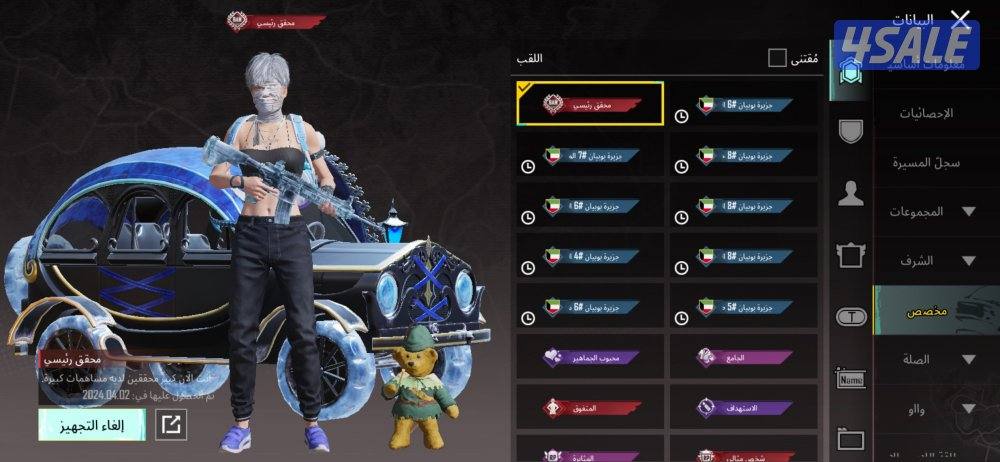Open the share icon beside إلغاء التجهيز

pyautogui.click(x=172, y=425)
